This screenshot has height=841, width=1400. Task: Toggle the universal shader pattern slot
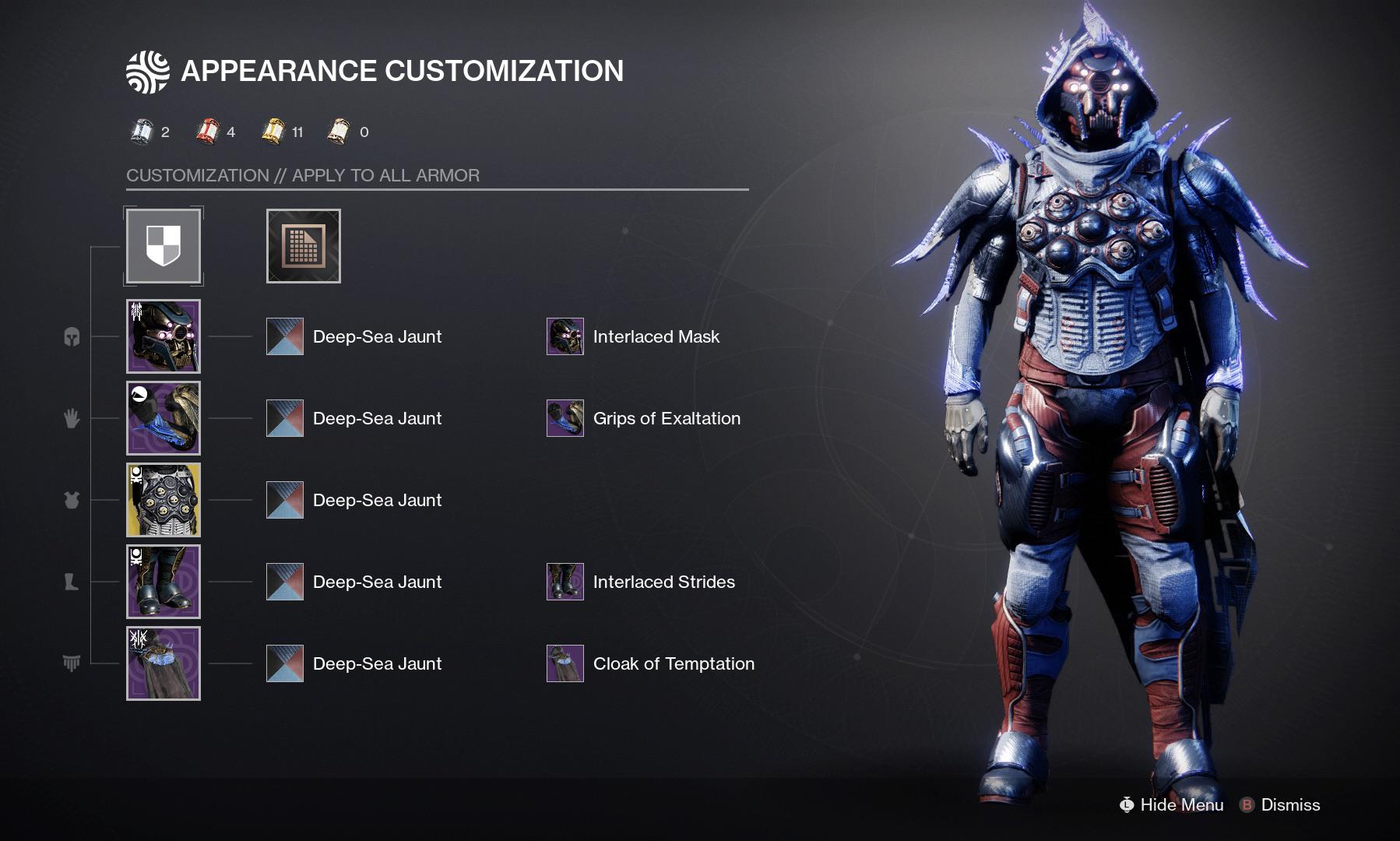[x=303, y=246]
